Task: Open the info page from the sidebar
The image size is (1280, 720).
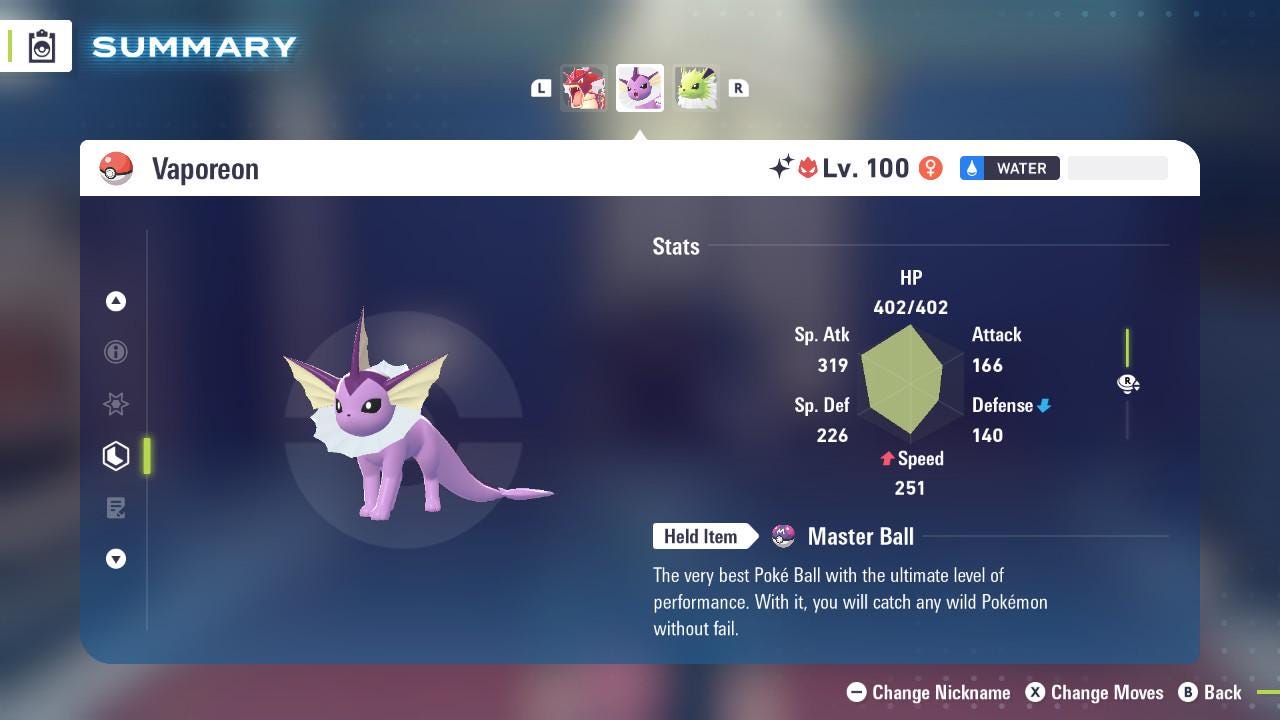Action: click(x=116, y=352)
